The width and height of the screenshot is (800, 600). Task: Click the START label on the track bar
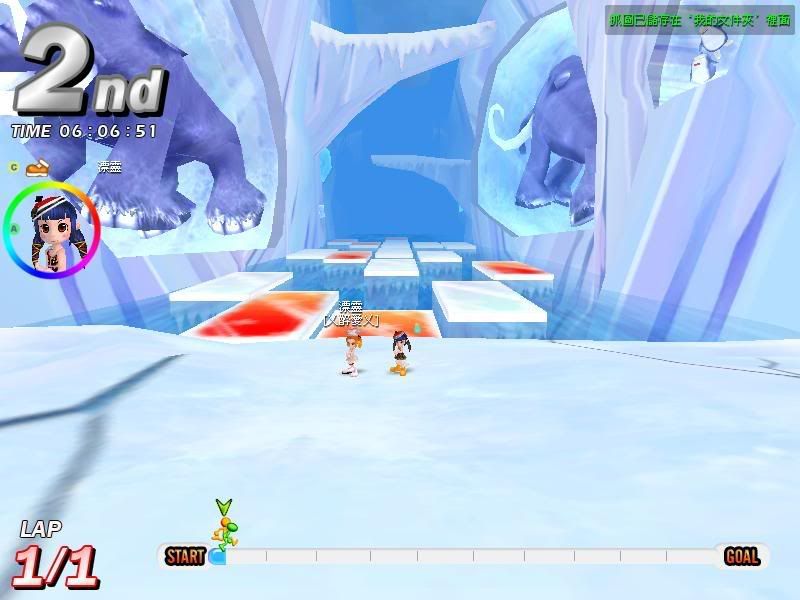pyautogui.click(x=185, y=556)
